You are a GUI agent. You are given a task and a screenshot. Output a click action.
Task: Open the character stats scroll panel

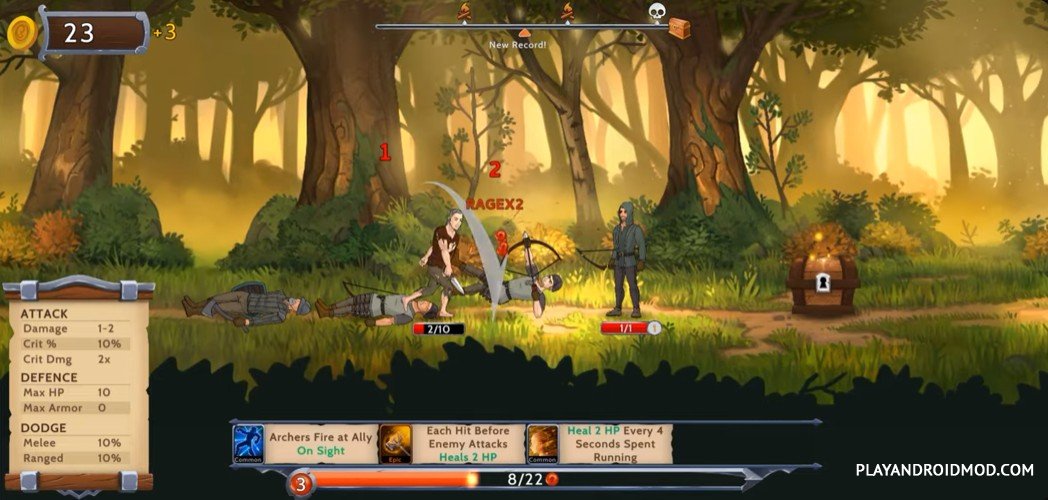tap(76, 385)
